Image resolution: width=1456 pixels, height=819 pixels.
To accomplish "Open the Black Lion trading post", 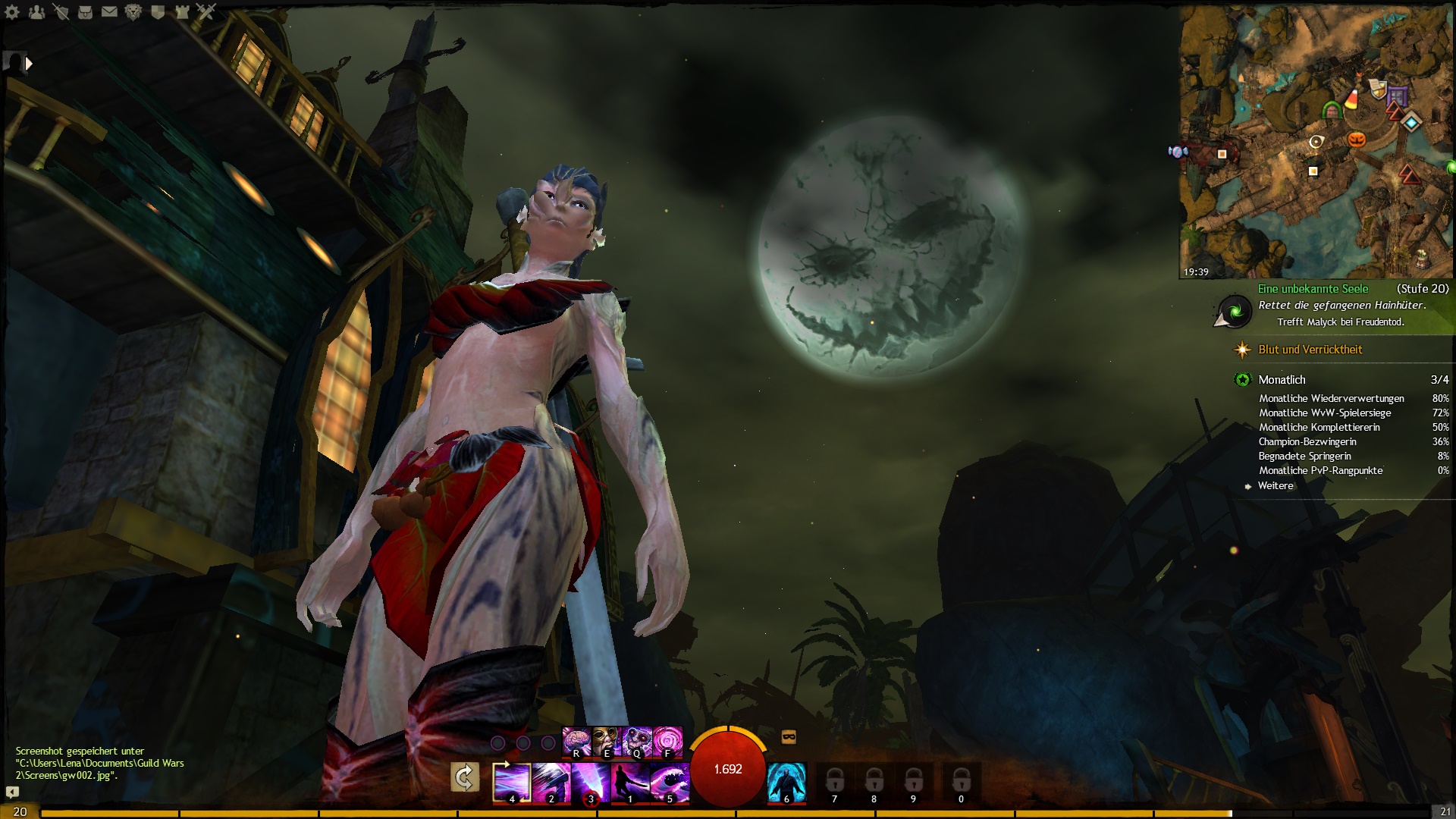I will click(x=133, y=12).
